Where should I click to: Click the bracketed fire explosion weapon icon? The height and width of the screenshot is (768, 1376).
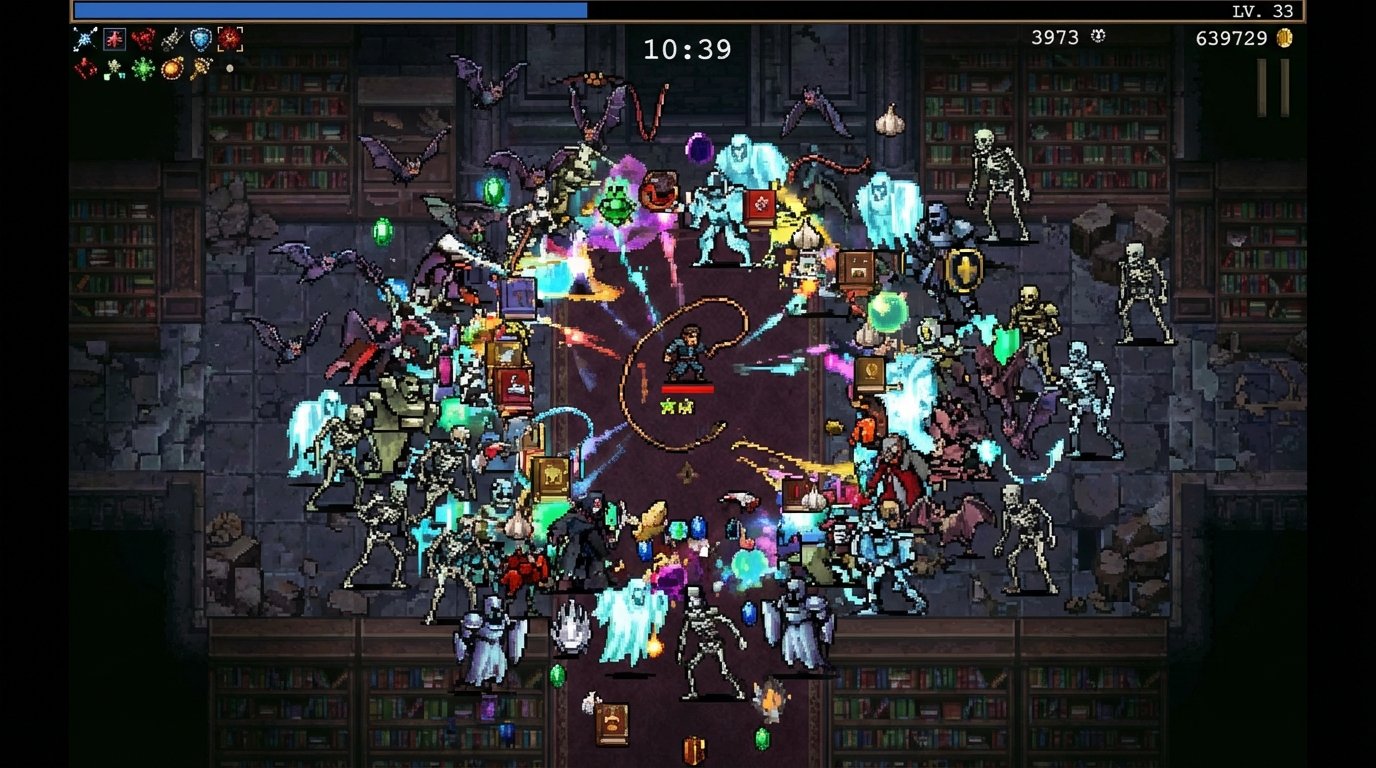tap(230, 40)
